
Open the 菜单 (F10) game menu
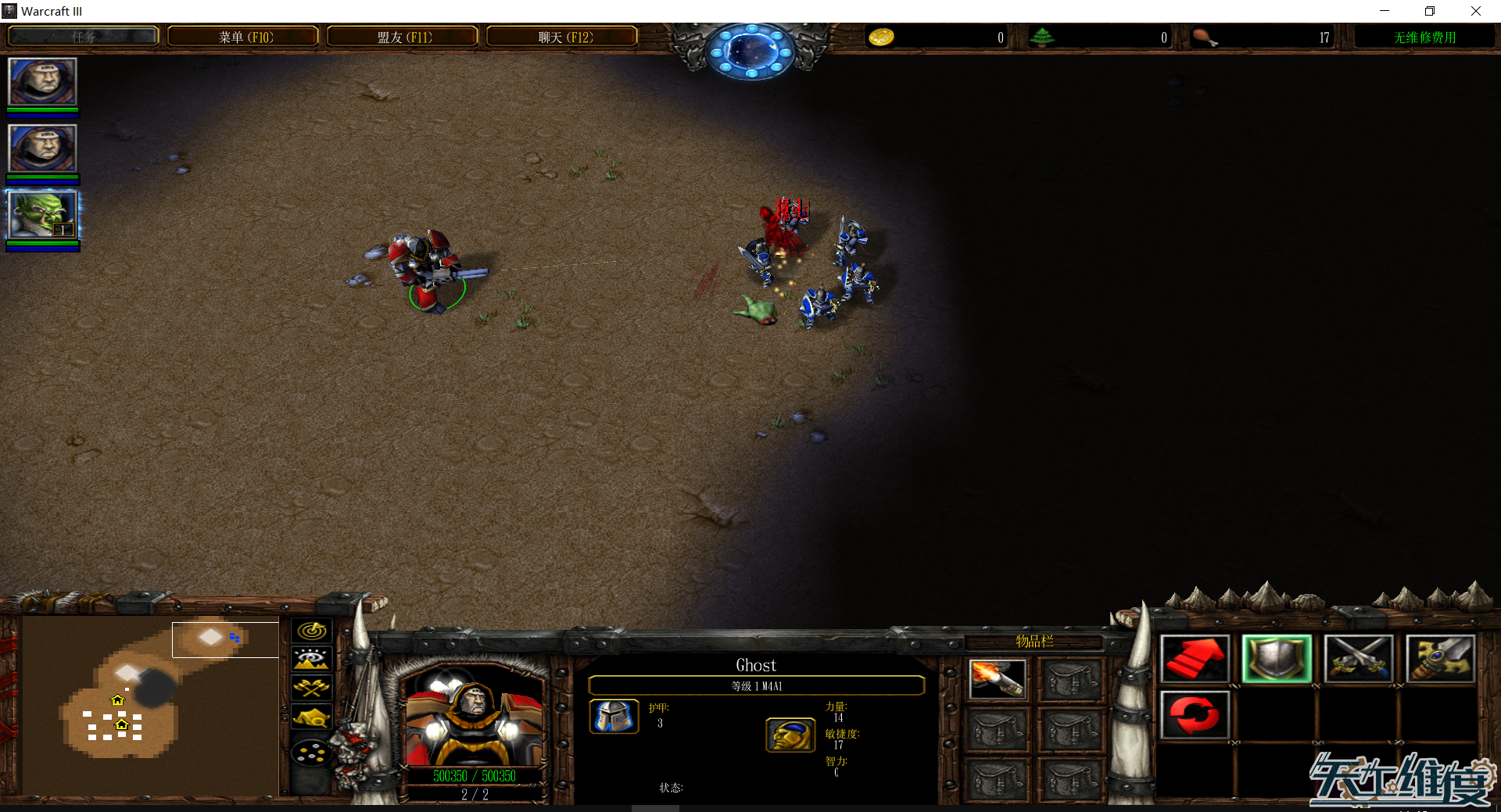(243, 37)
